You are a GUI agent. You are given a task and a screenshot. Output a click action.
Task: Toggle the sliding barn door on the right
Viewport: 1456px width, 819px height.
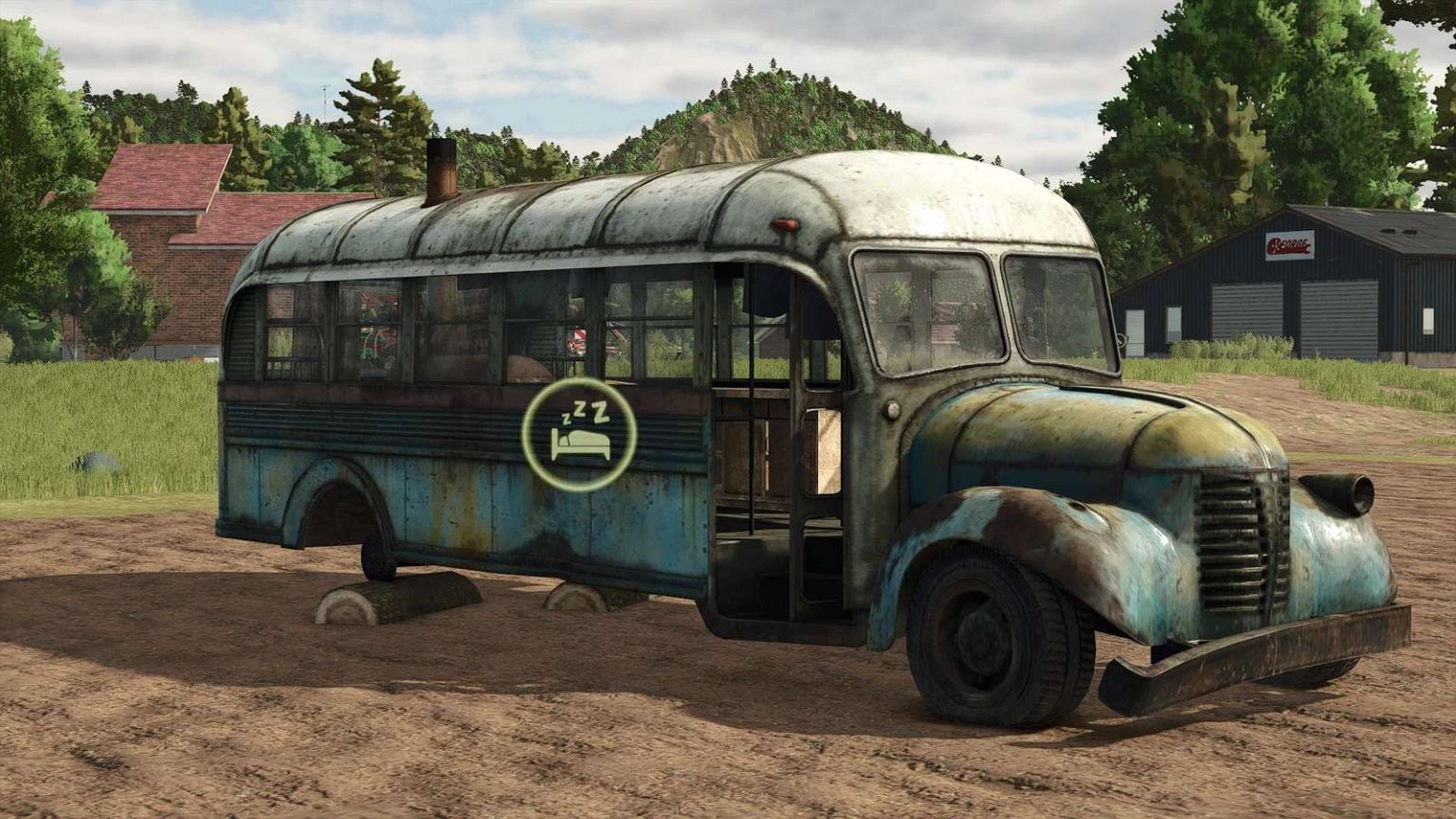pyautogui.click(x=1337, y=318)
